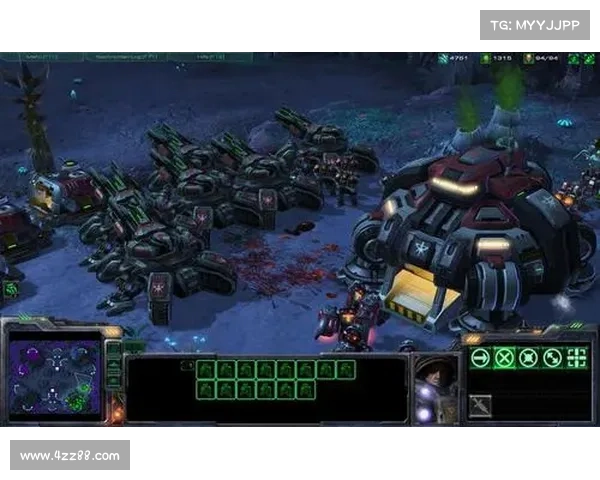The width and height of the screenshot is (600, 480).
Task: Choose the Patrol command icon
Action: 552,358
